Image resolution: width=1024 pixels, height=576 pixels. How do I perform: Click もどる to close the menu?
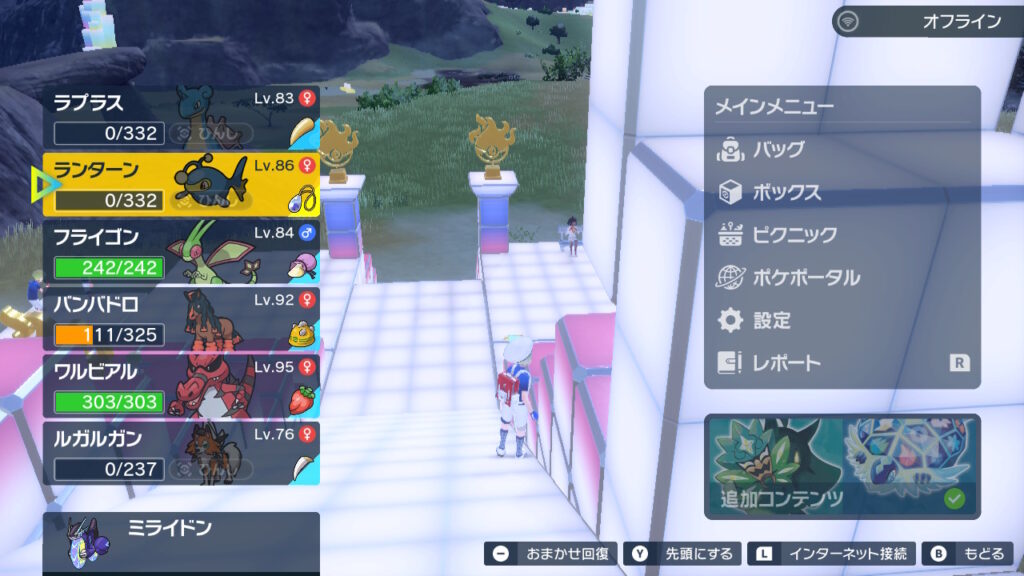968,553
